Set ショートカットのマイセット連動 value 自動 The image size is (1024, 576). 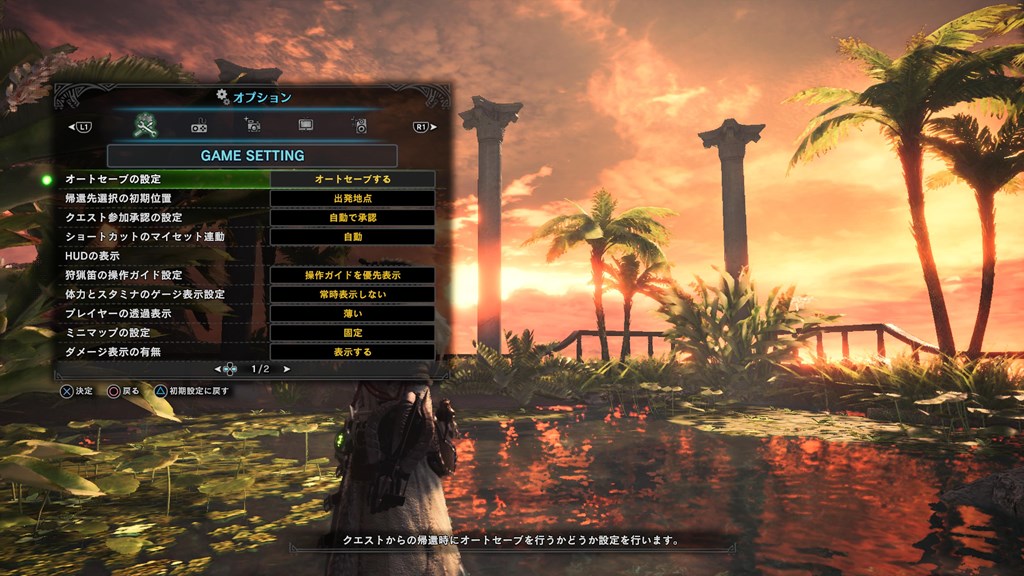(x=353, y=237)
